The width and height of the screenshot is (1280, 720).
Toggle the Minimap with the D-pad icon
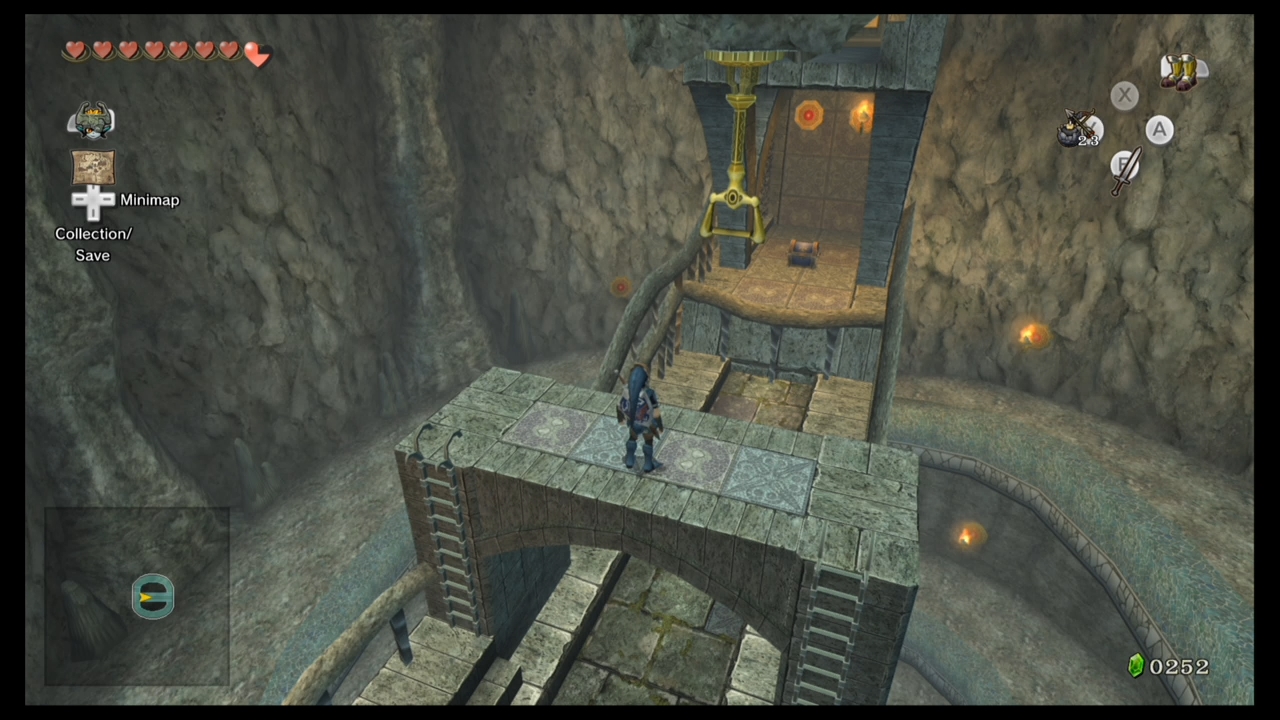click(92, 200)
